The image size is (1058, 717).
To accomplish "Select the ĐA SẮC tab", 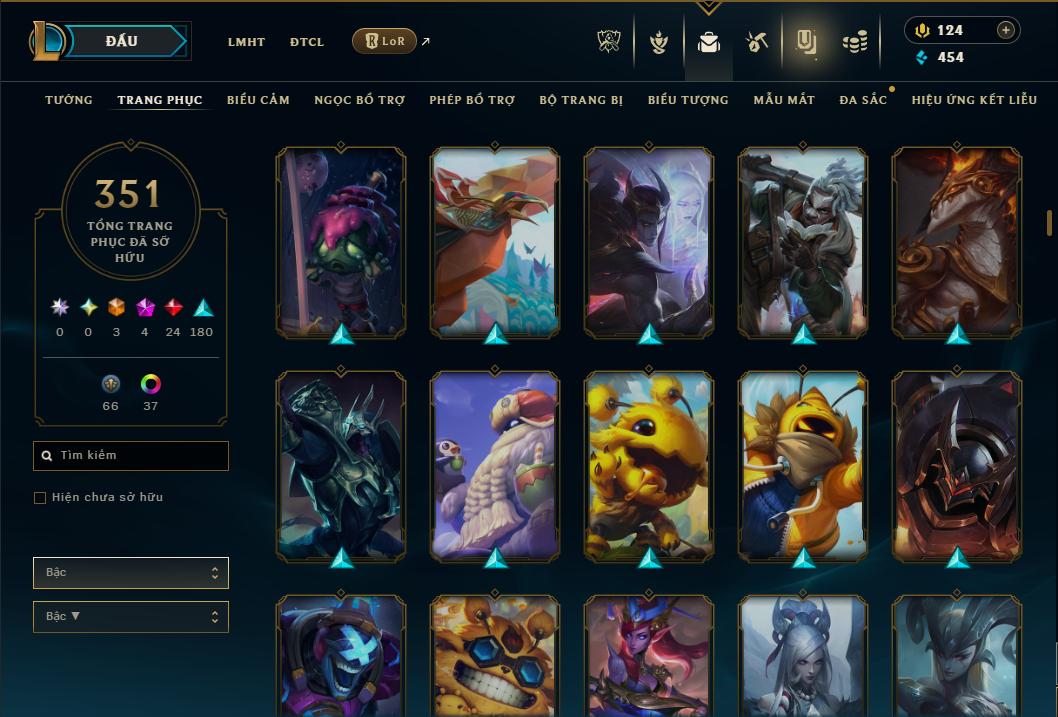I will [x=863, y=100].
